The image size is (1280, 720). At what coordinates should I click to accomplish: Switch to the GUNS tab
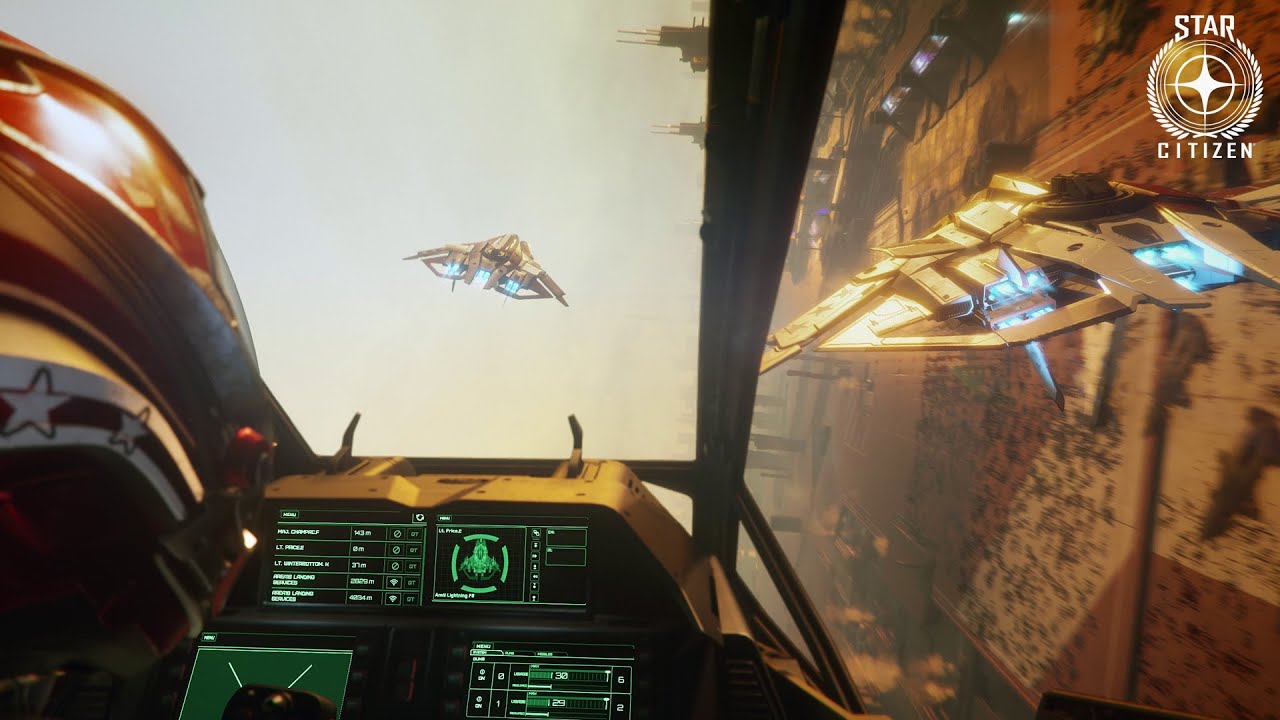pos(510,654)
